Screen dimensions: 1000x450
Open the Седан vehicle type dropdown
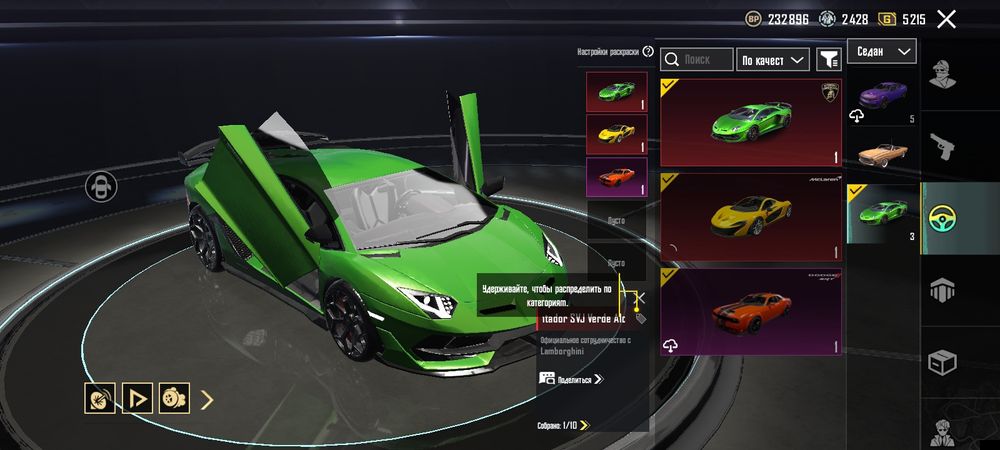(882, 51)
